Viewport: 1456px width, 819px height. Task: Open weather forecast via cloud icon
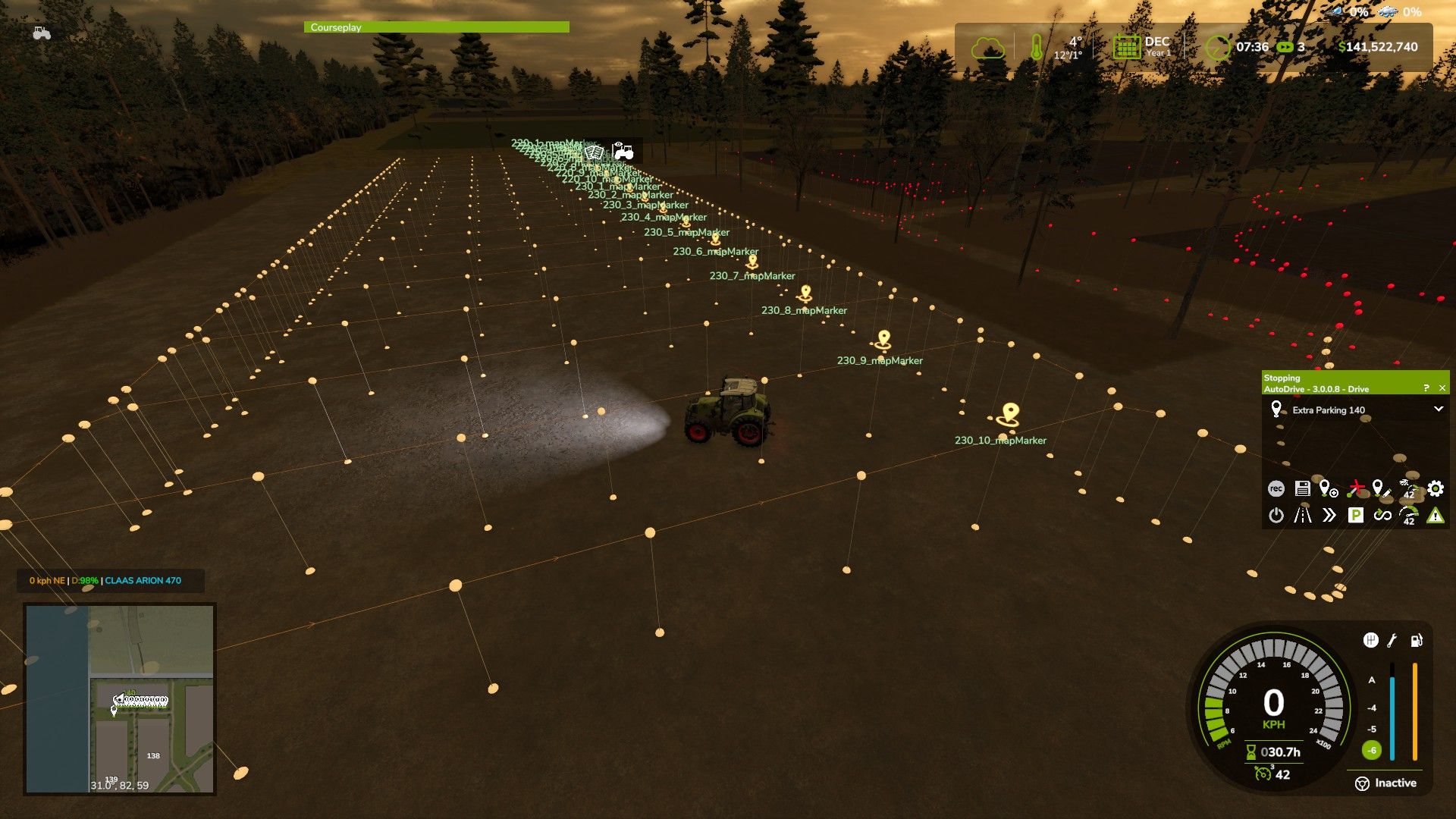(x=987, y=47)
